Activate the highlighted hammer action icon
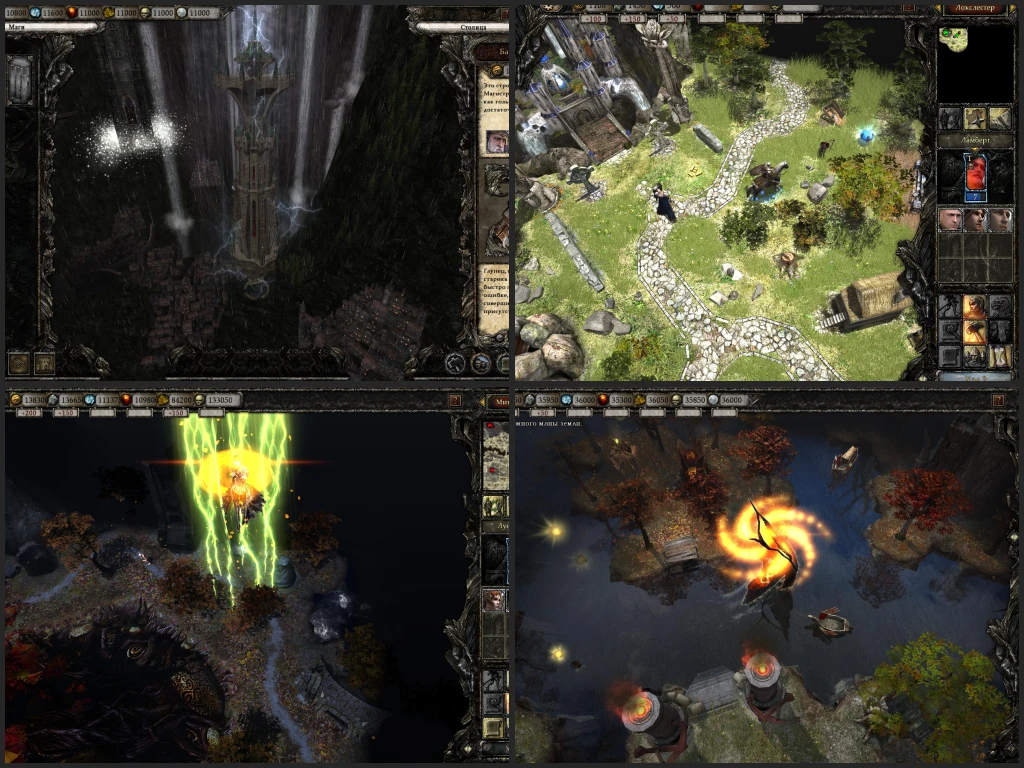 pos(973,331)
